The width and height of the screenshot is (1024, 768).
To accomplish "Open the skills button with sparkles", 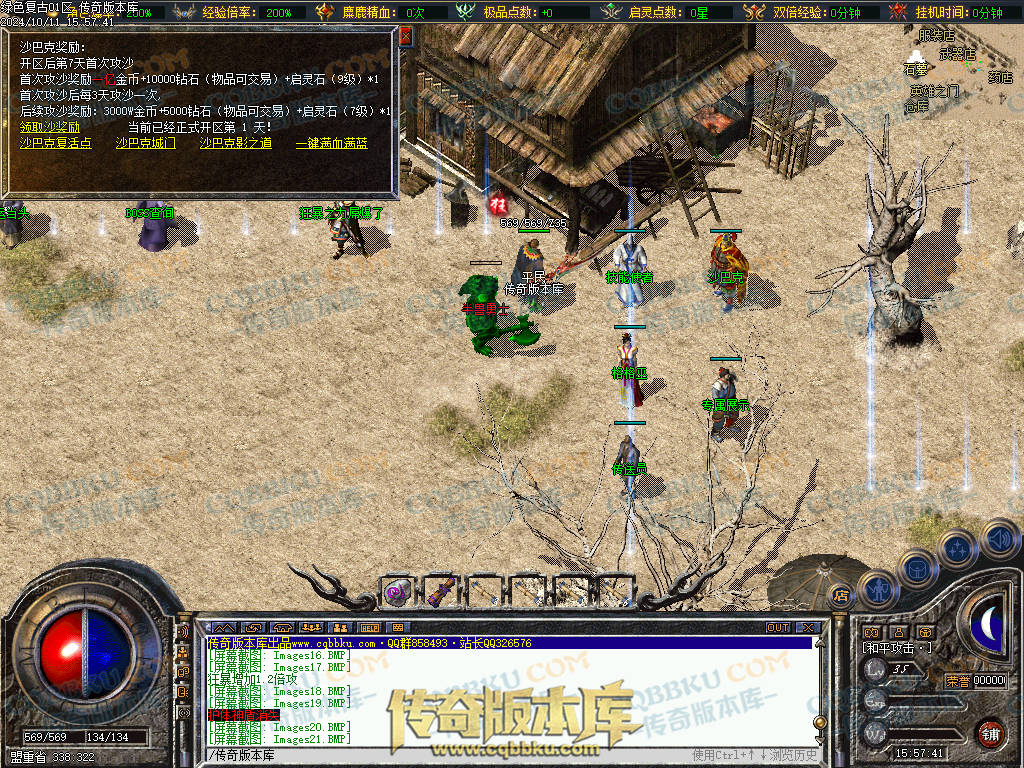I will coord(957,548).
